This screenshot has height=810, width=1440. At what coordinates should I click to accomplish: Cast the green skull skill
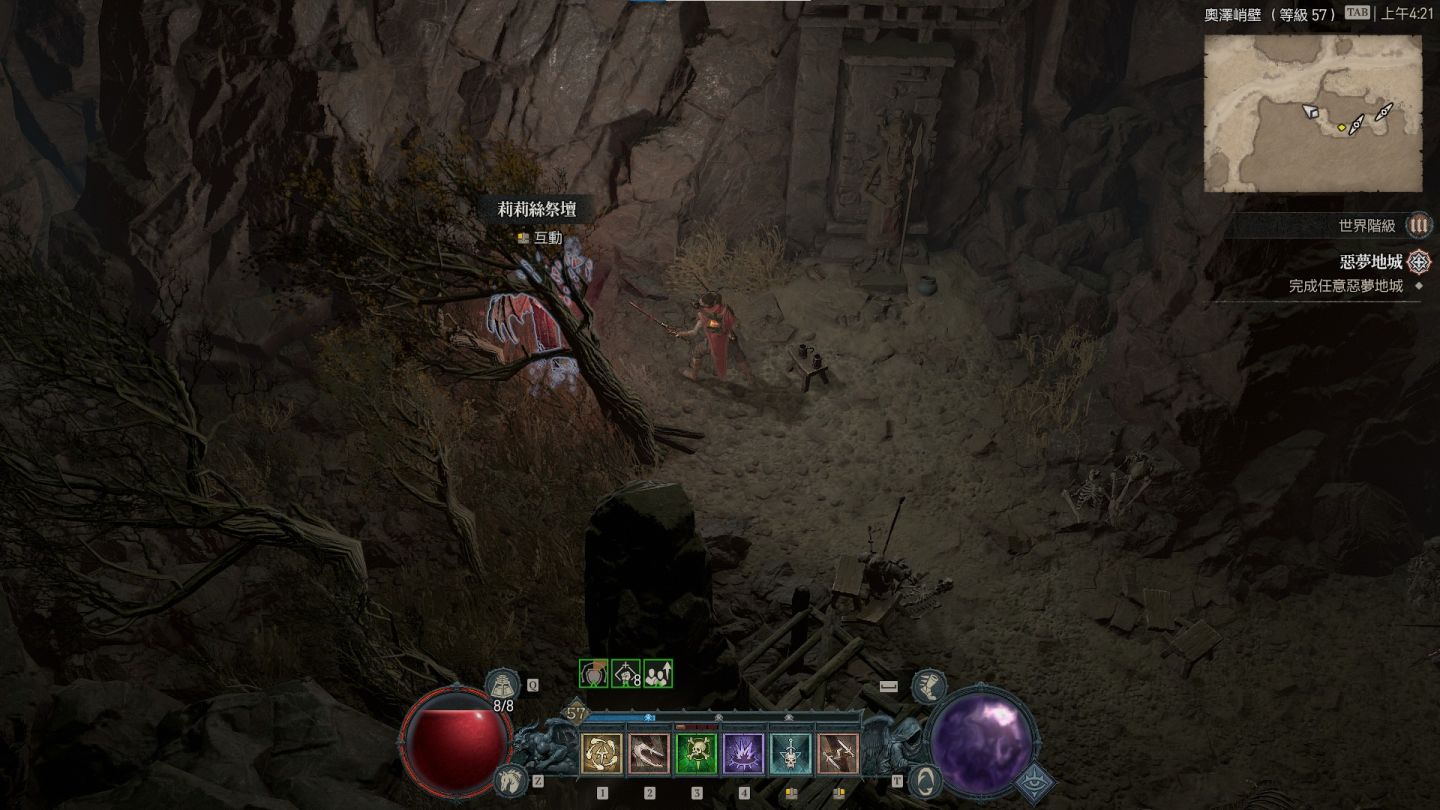pyautogui.click(x=696, y=754)
